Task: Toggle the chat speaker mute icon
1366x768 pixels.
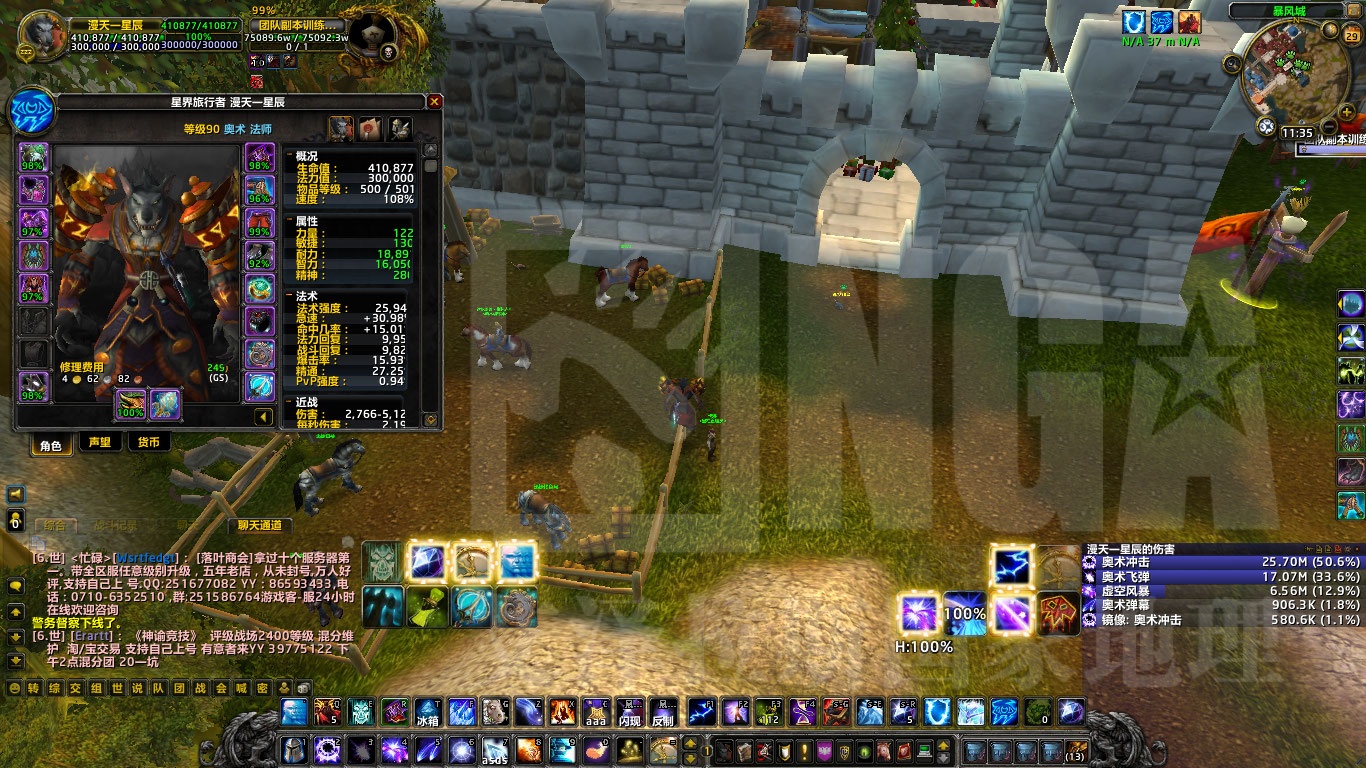Action: 15,494
